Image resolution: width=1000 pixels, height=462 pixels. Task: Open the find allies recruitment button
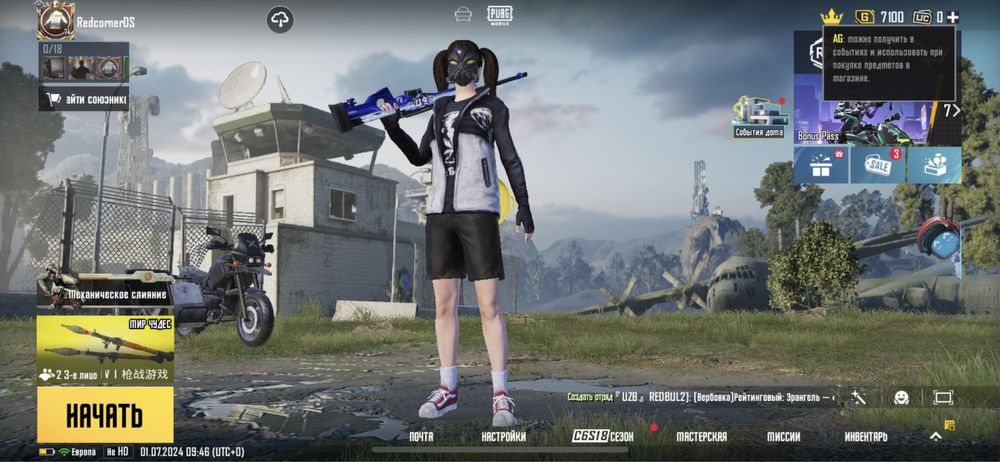tap(85, 99)
